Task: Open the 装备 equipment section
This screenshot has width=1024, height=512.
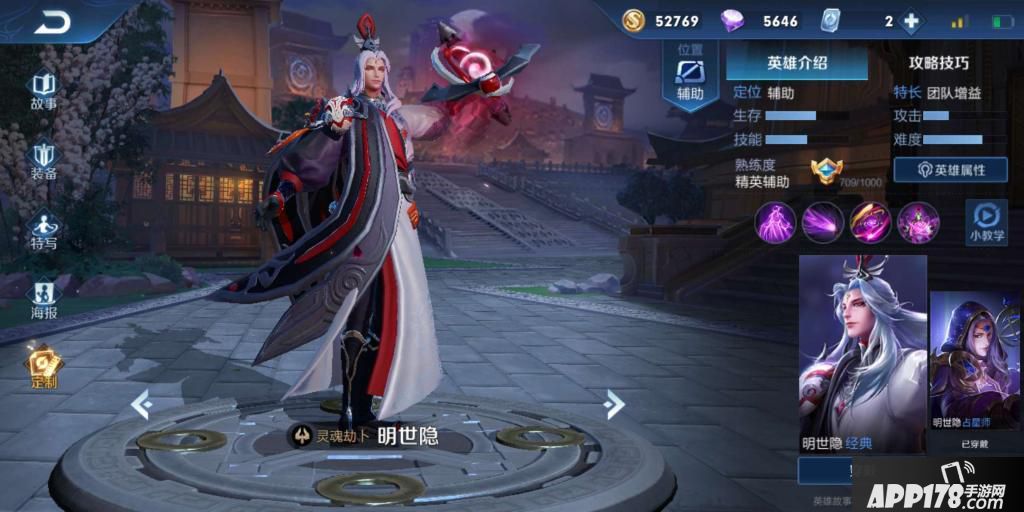Action: click(44, 160)
